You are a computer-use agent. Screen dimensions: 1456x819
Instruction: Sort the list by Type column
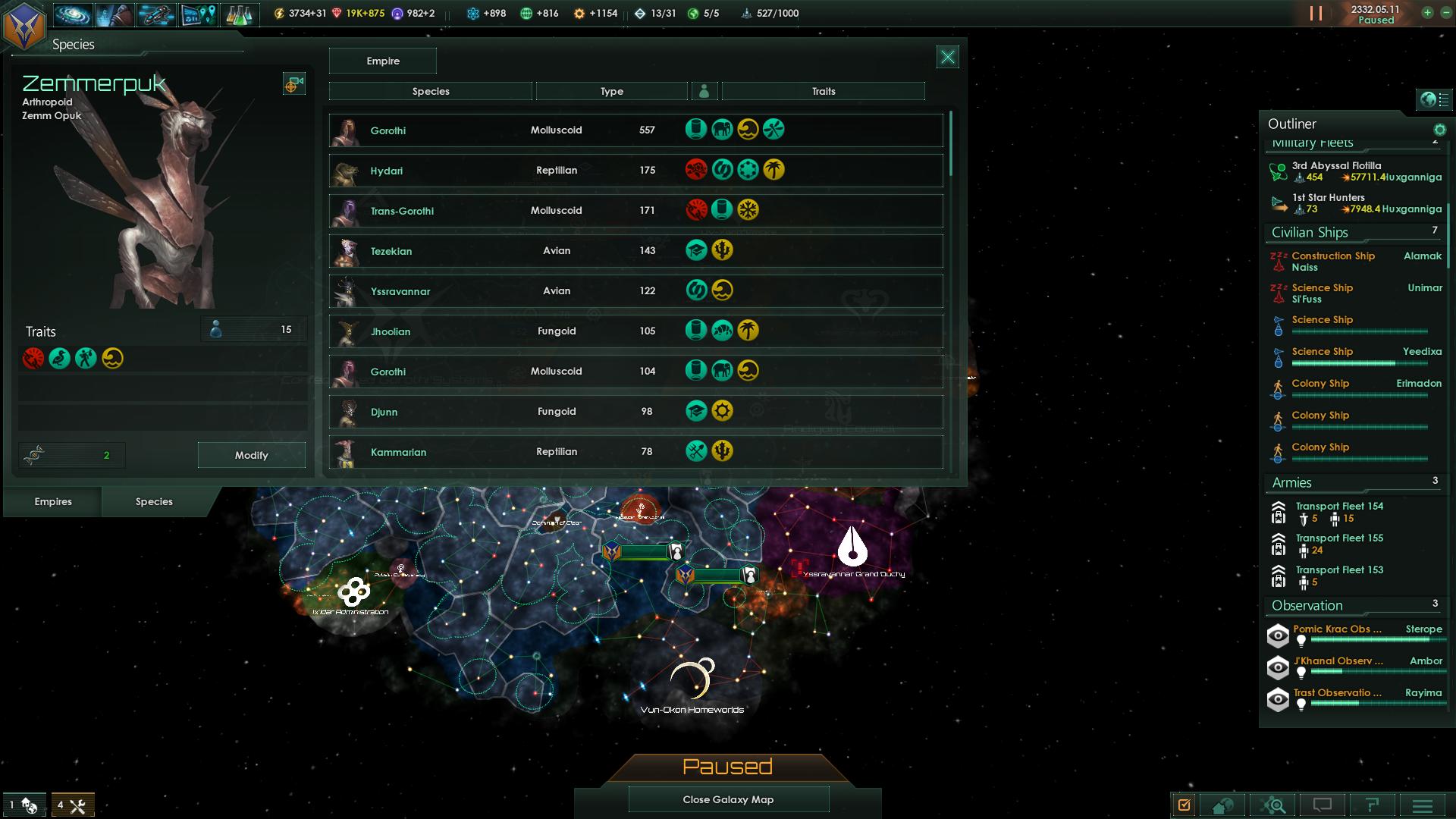click(x=611, y=91)
